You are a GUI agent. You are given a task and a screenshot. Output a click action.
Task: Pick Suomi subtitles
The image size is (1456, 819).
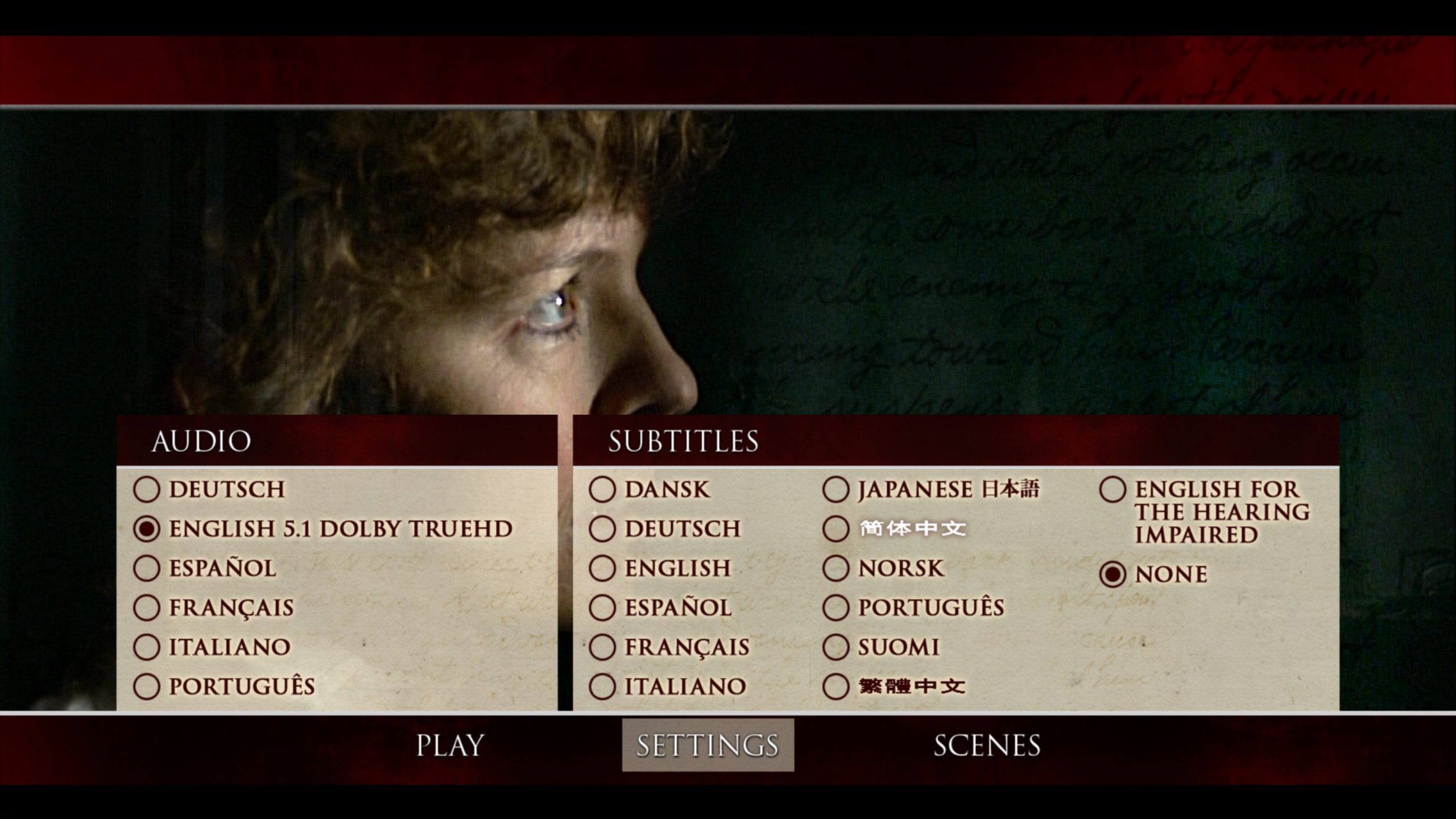point(836,647)
